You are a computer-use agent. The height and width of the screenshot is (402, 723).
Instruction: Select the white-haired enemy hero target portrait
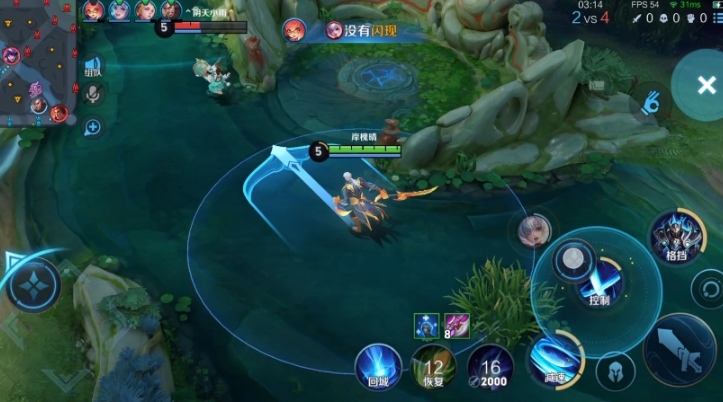pyautogui.click(x=535, y=232)
